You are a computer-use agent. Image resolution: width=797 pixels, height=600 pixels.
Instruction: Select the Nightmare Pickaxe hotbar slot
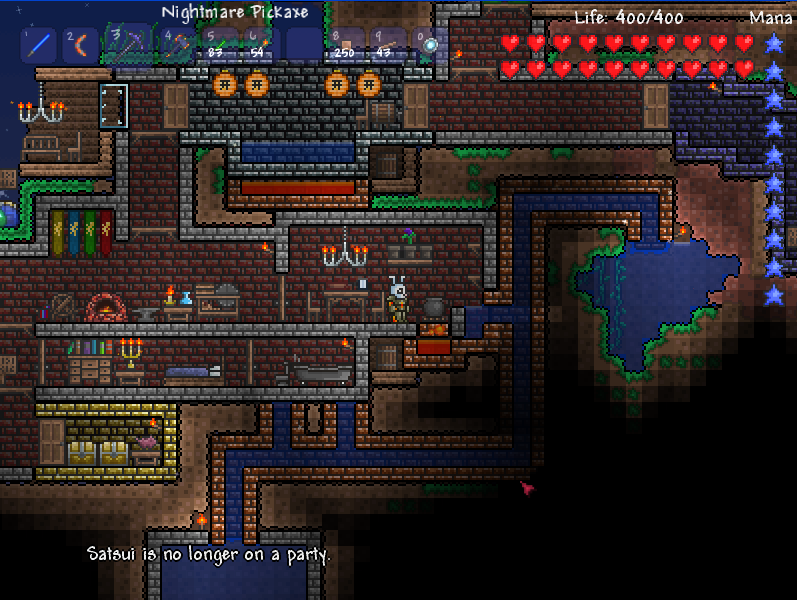point(129,43)
